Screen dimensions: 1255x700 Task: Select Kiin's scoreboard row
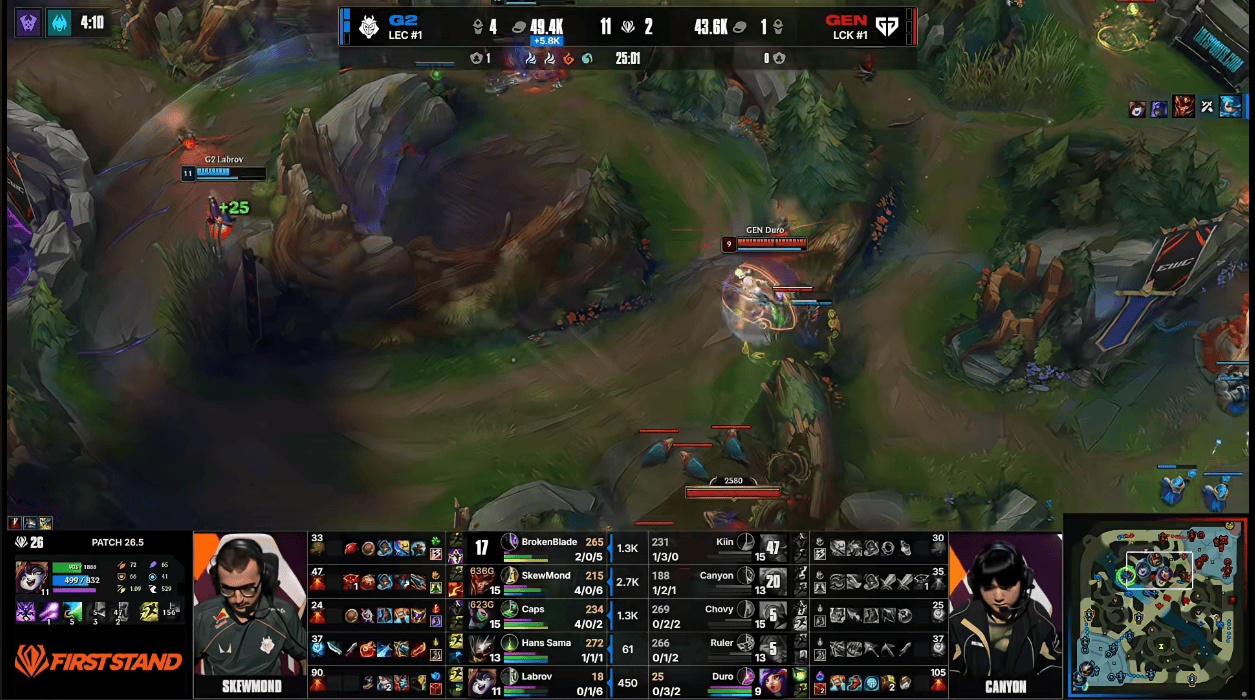pyautogui.click(x=724, y=546)
